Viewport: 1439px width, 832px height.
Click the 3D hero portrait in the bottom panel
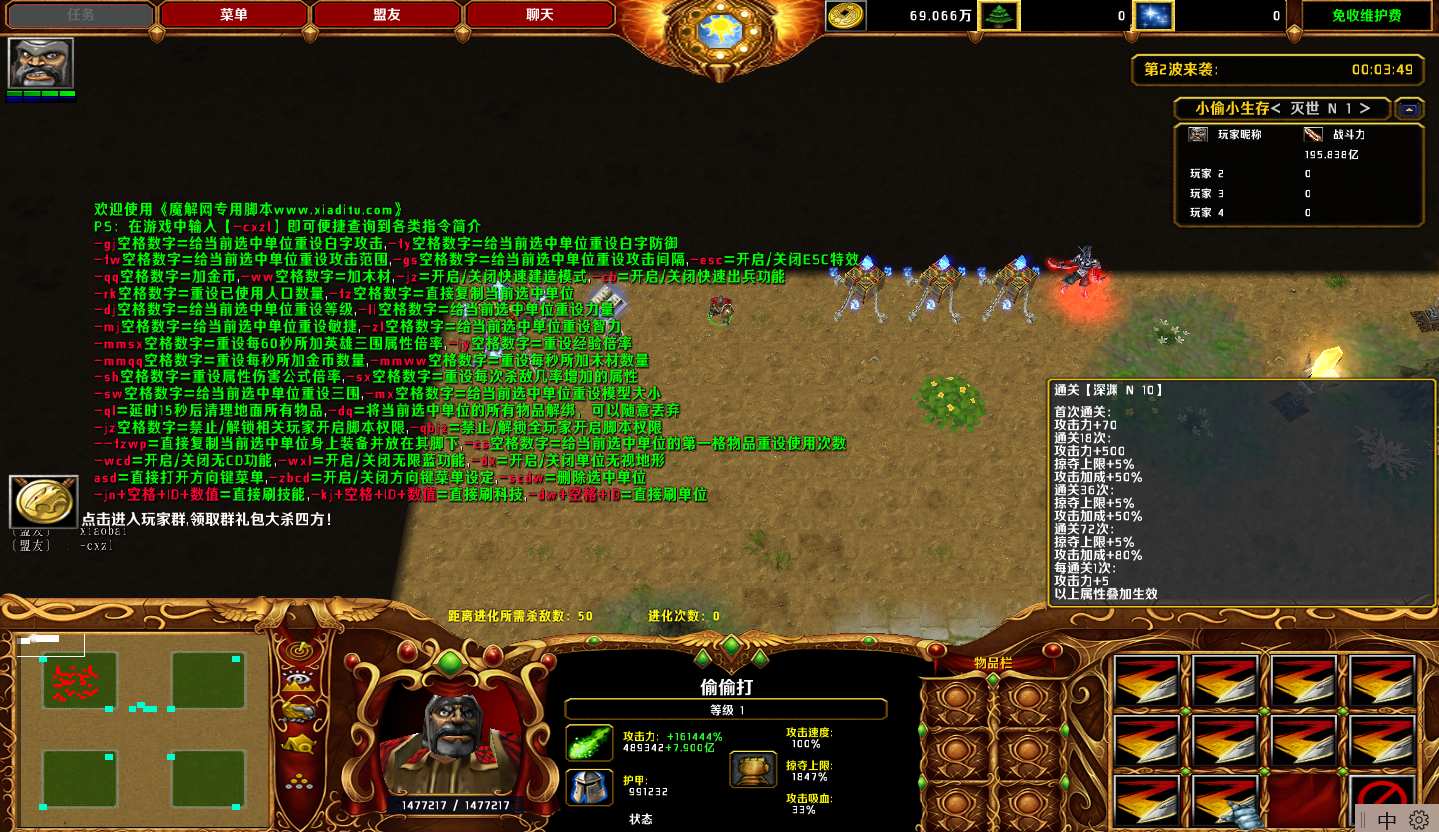click(x=448, y=740)
